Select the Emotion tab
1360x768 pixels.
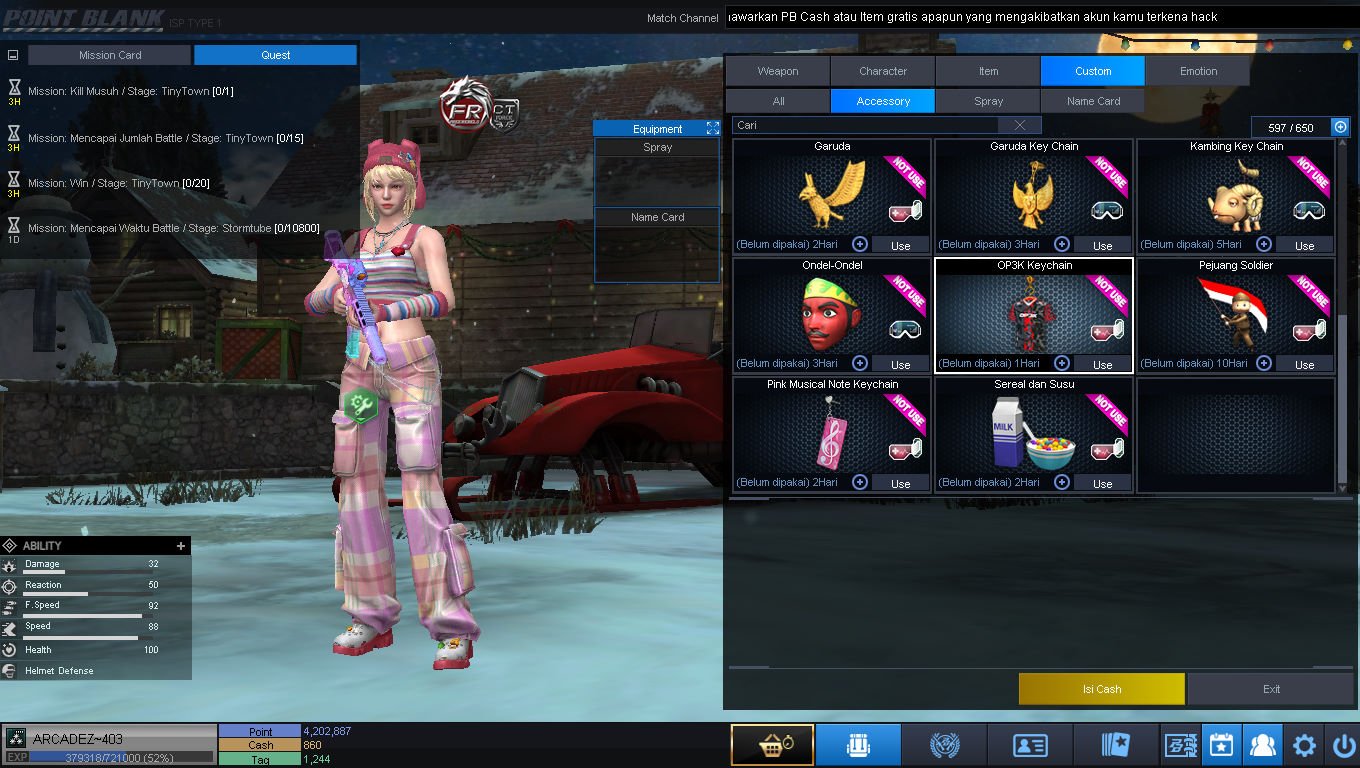pyautogui.click(x=1197, y=71)
